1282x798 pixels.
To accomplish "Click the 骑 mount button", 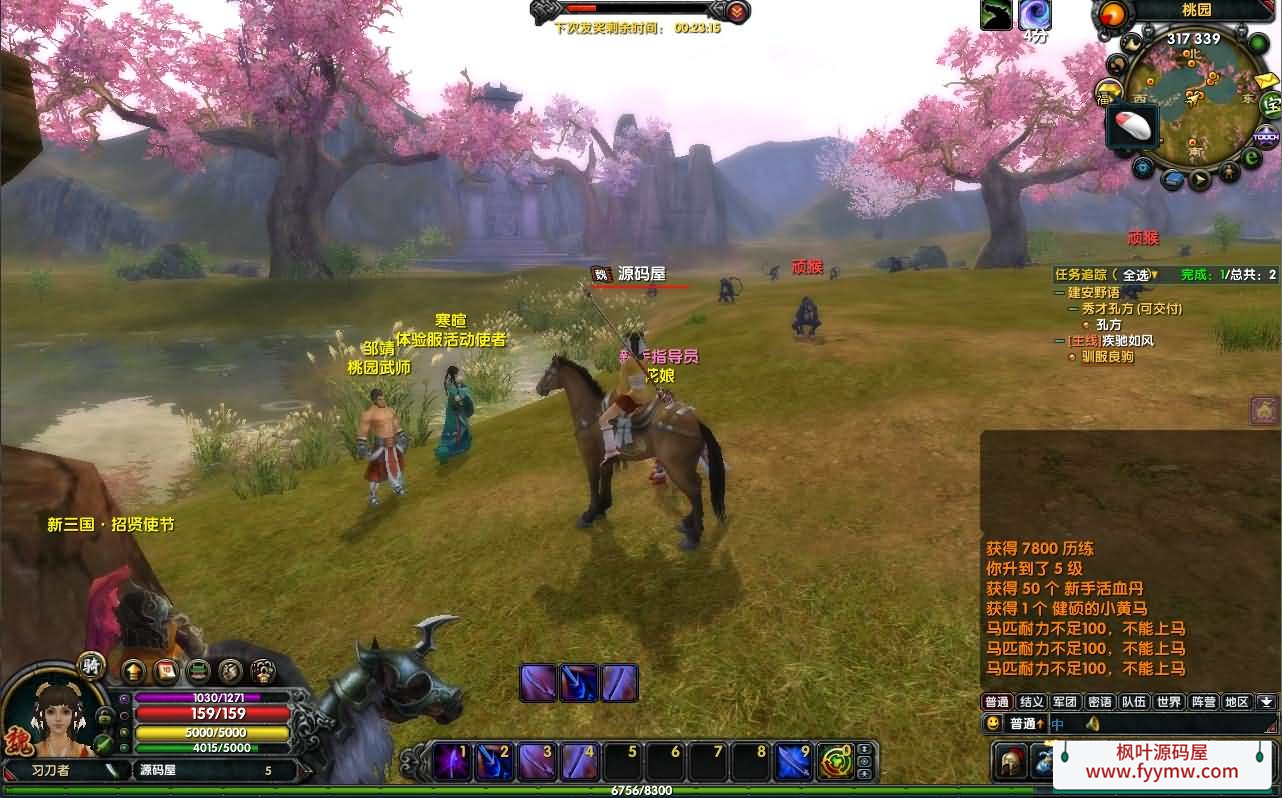I will coord(92,666).
